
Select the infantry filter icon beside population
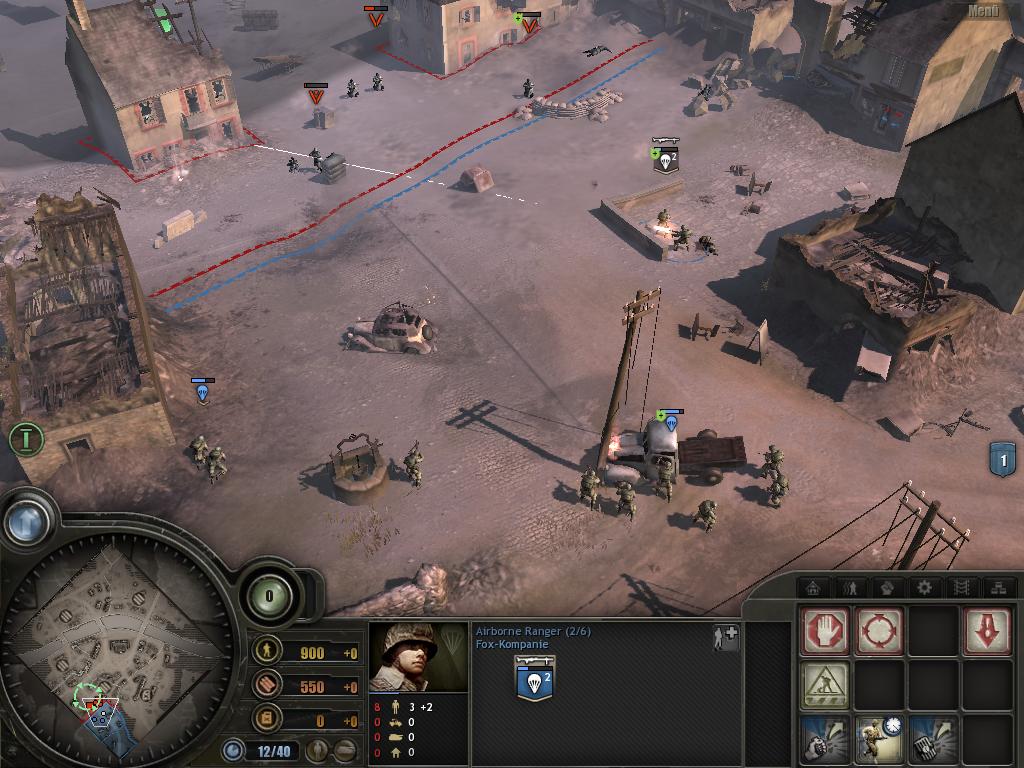click(317, 749)
